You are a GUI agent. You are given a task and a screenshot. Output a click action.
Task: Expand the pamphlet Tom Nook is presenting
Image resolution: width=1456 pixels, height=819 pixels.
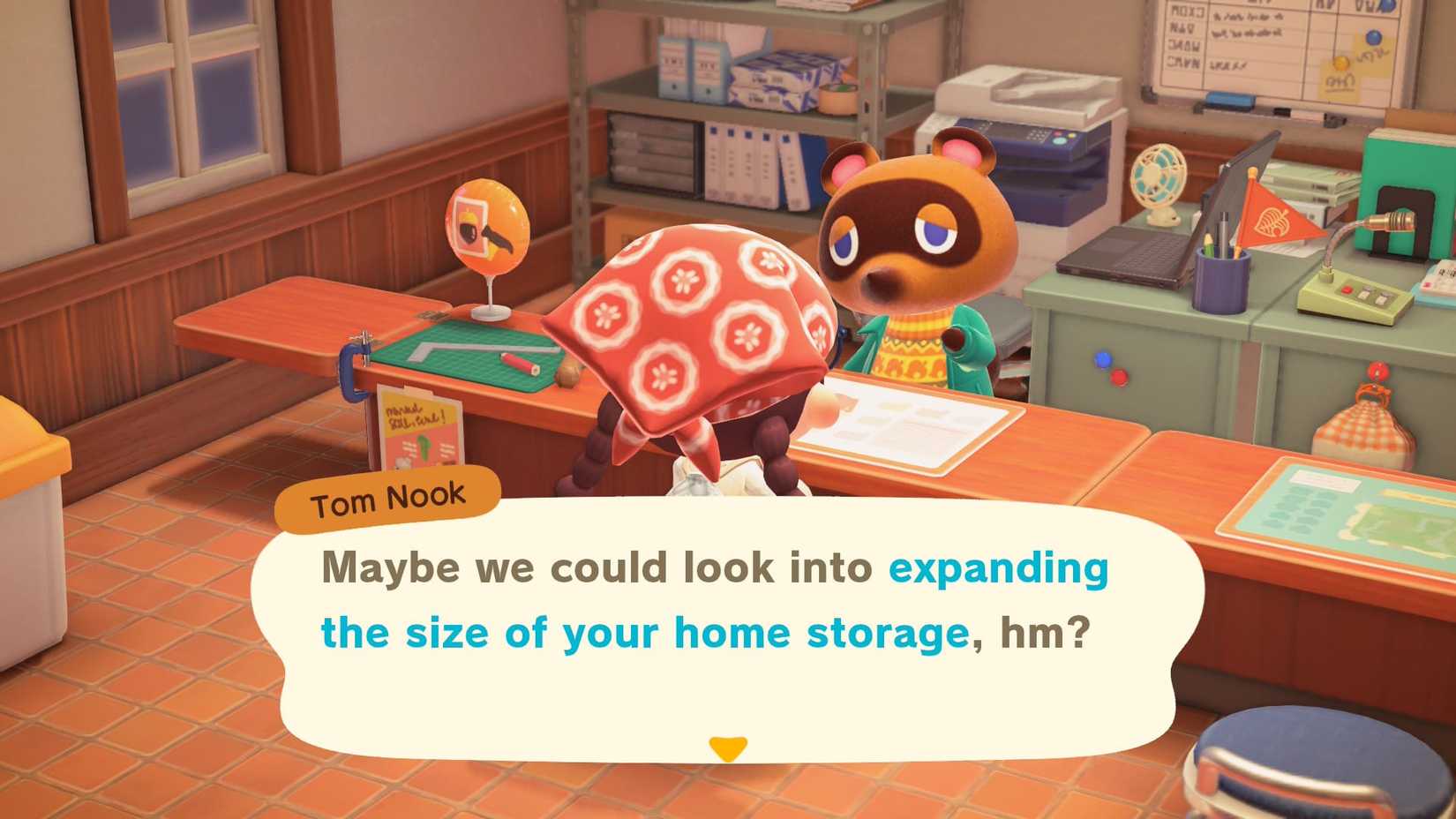(909, 424)
